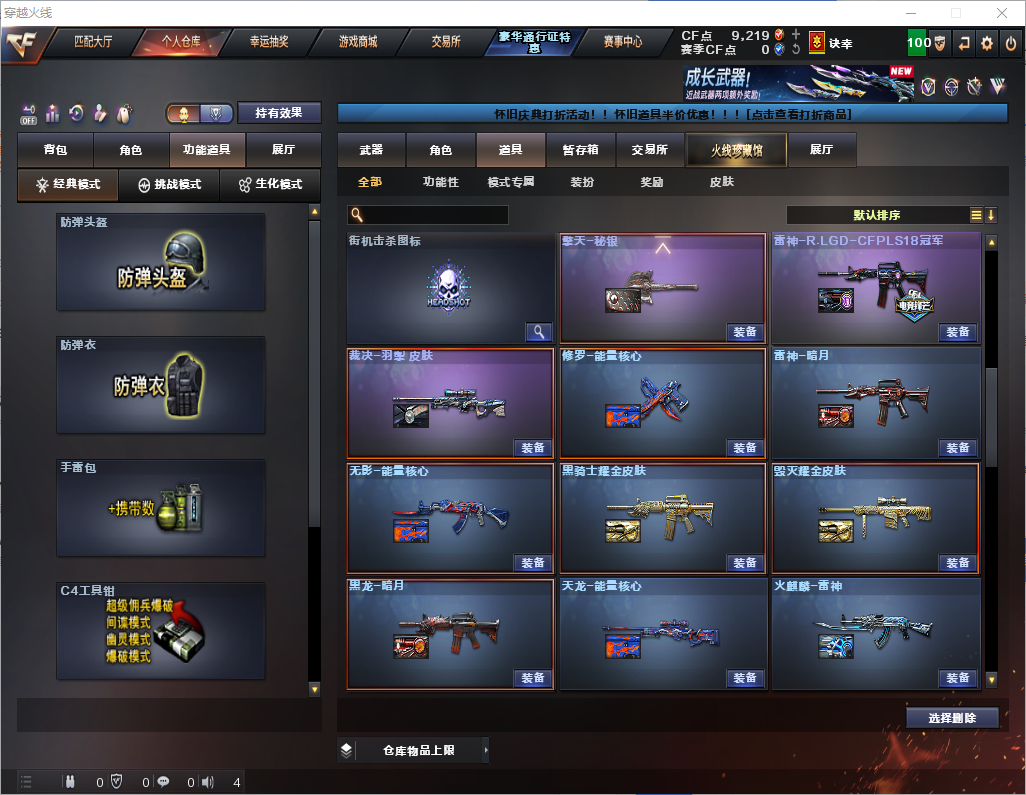Pick the 防弹衣 body armor item
Image resolution: width=1026 pixels, height=795 pixels.
(161, 385)
